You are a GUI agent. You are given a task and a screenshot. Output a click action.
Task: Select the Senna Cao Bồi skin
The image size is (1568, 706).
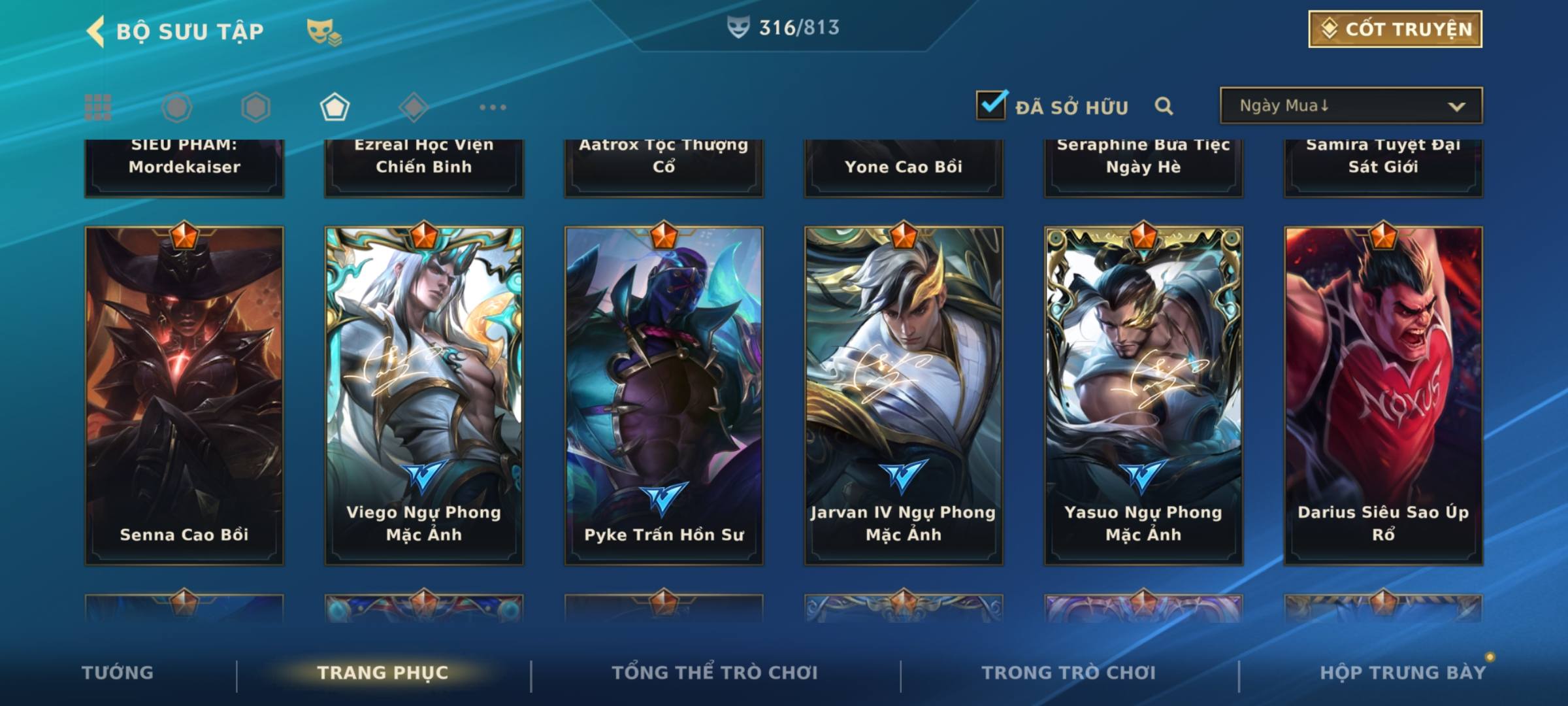point(184,395)
